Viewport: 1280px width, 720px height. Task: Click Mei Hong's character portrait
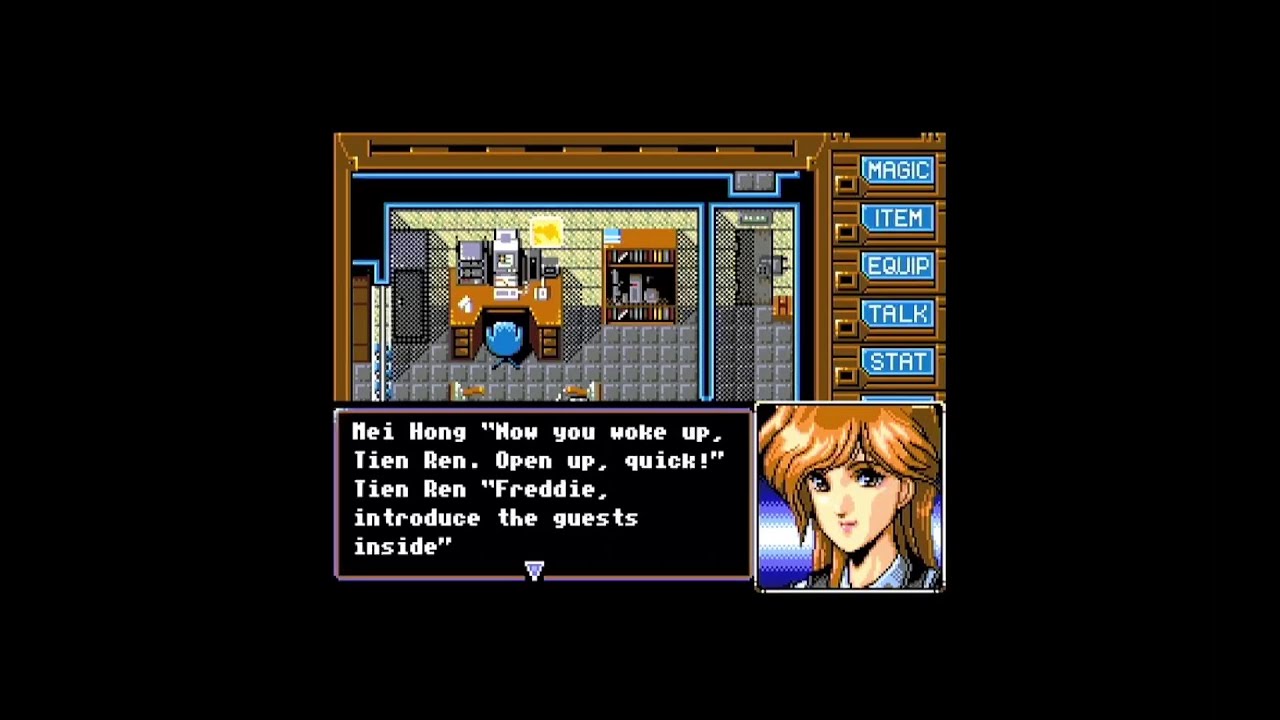pyautogui.click(x=850, y=495)
